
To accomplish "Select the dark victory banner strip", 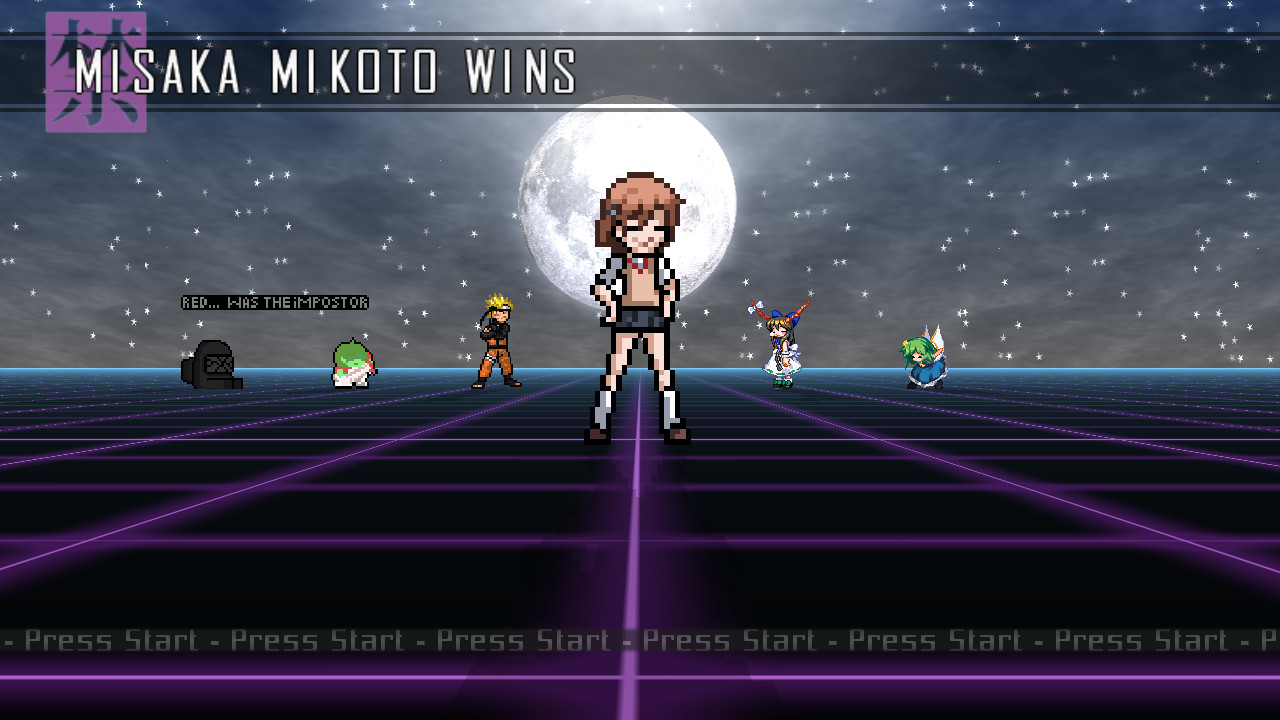I will pyautogui.click(x=900, y=70).
